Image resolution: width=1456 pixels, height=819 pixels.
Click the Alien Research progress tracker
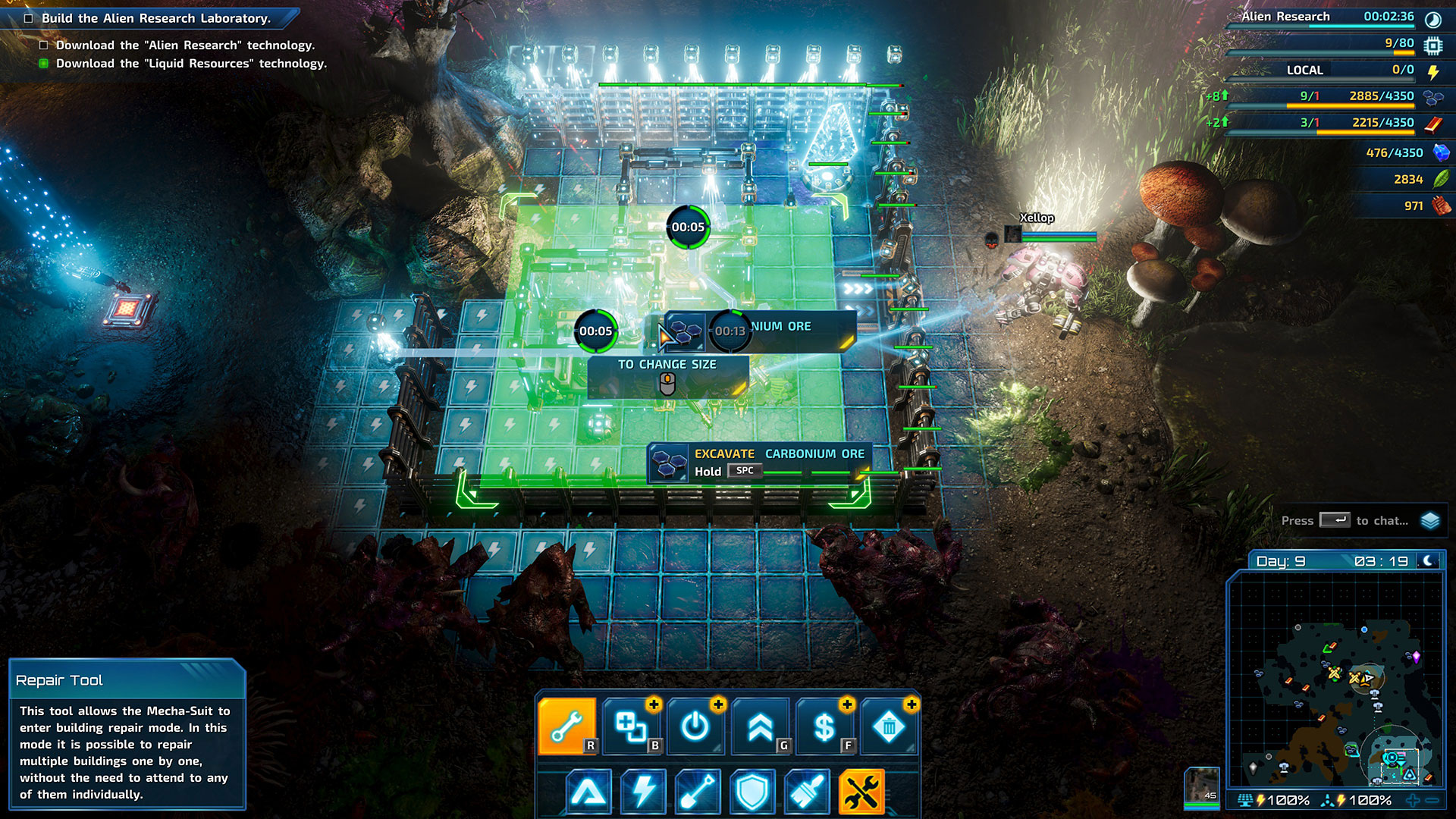1327,17
